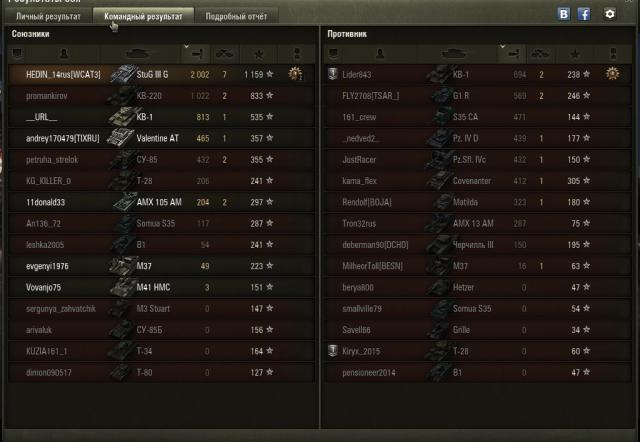Open the gear settings icon
The height and width of the screenshot is (442, 640).
point(610,14)
